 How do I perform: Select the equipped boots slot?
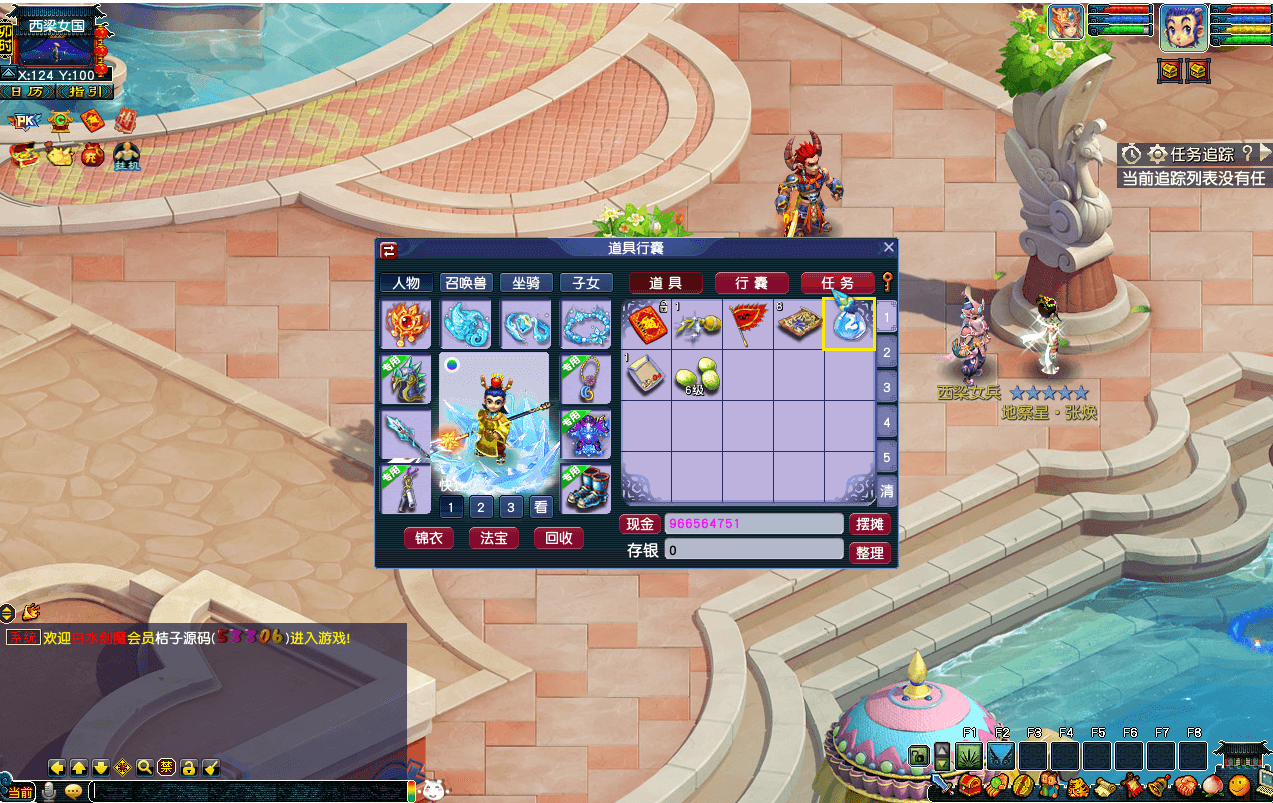[586, 488]
